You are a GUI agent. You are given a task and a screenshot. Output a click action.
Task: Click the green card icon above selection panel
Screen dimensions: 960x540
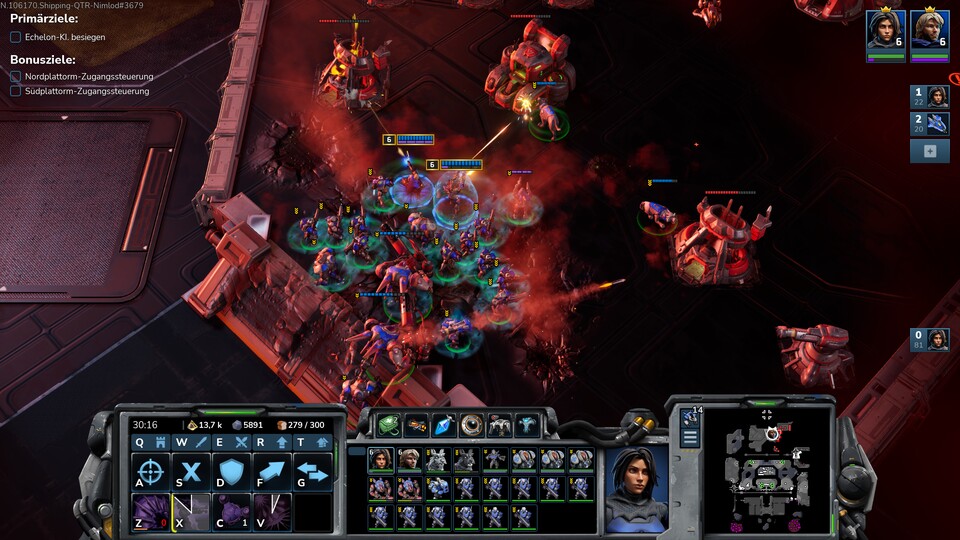(388, 425)
